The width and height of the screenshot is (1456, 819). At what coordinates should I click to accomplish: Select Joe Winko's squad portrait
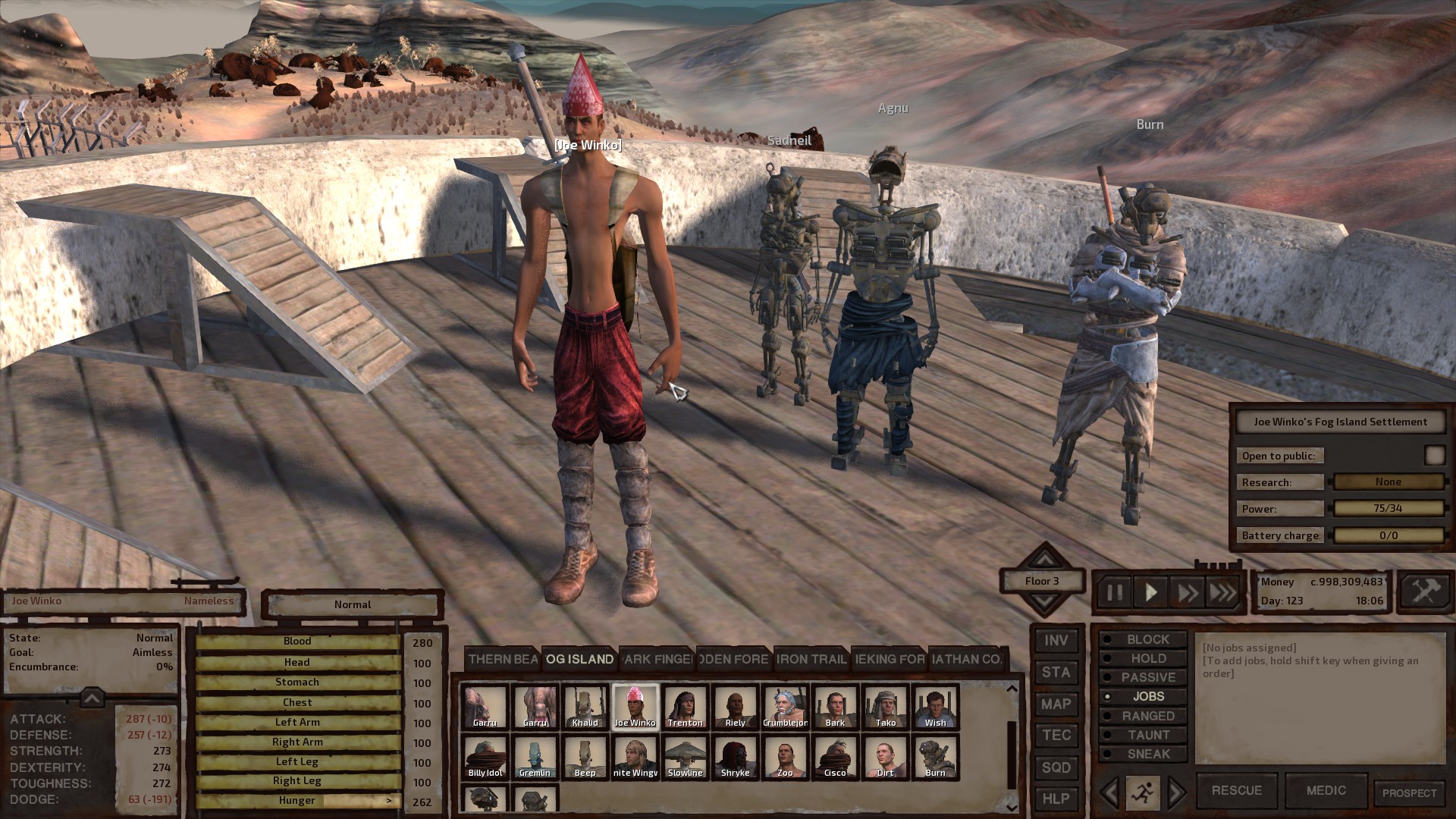(x=635, y=707)
